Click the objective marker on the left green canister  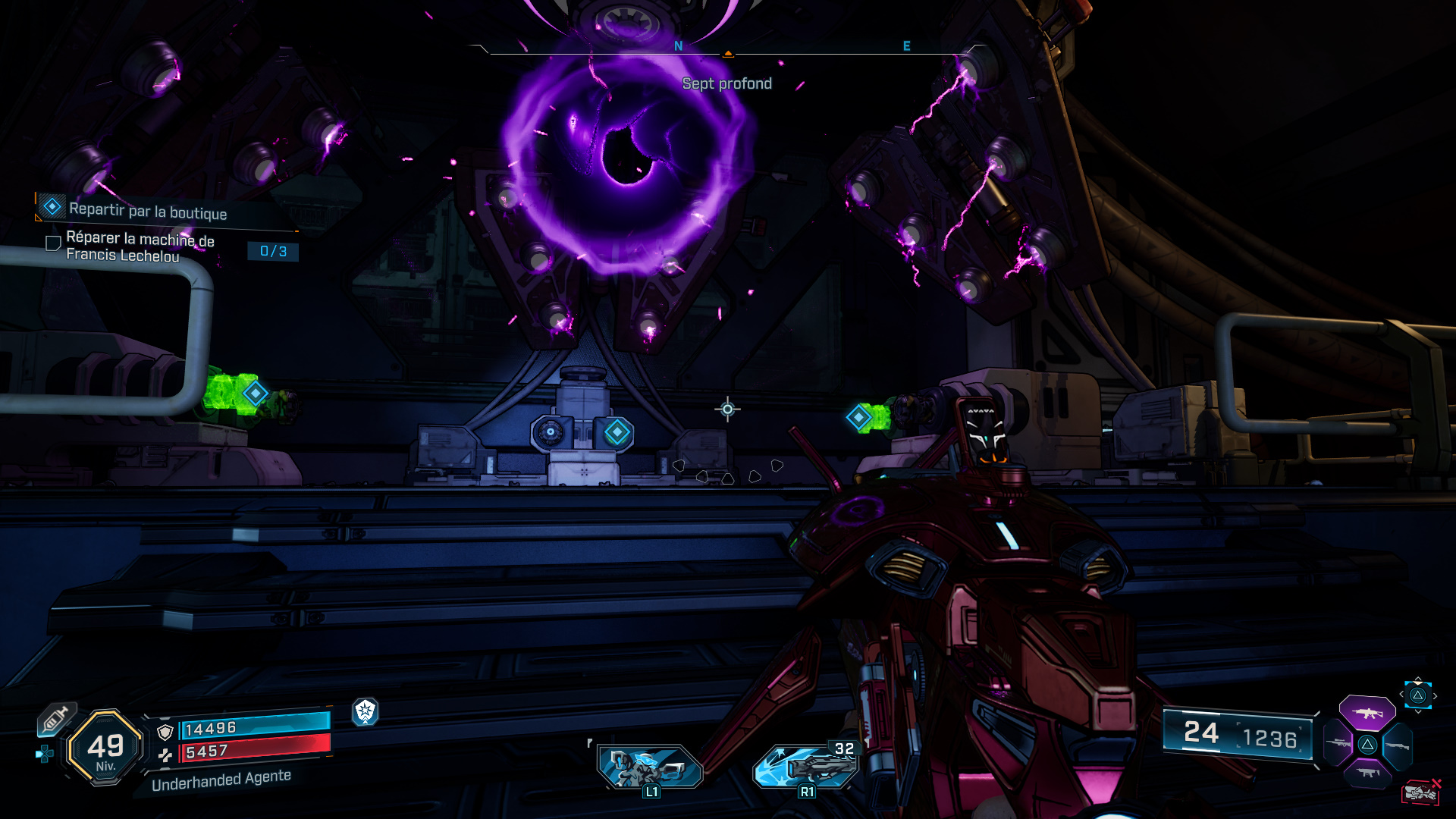pos(255,393)
